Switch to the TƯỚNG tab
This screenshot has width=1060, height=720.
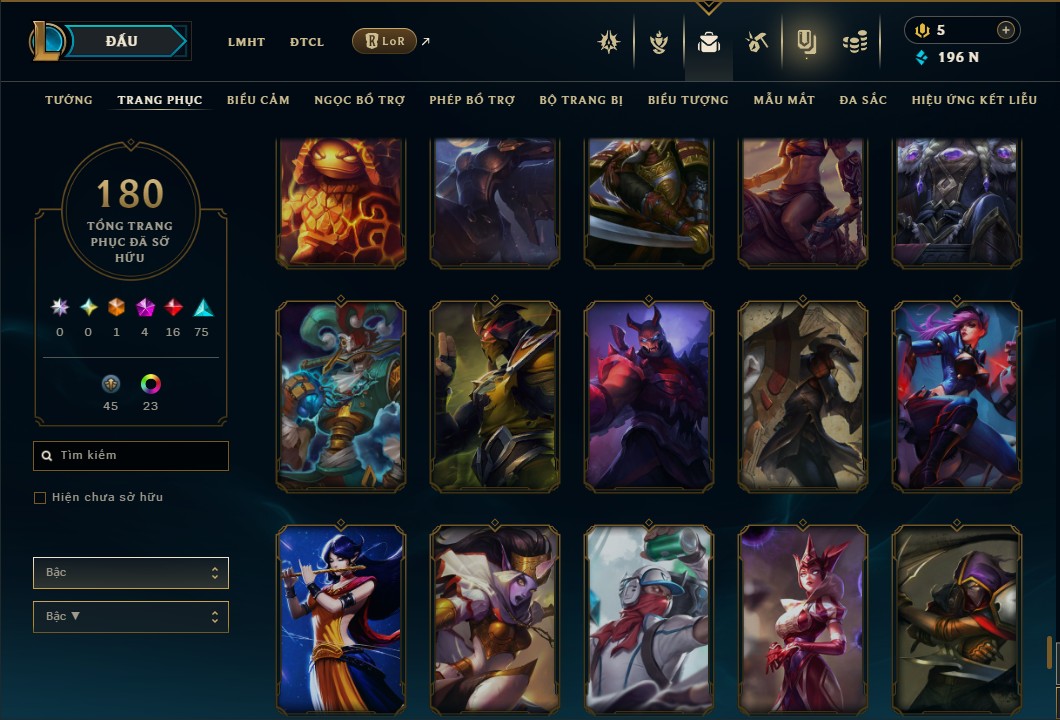[x=69, y=100]
